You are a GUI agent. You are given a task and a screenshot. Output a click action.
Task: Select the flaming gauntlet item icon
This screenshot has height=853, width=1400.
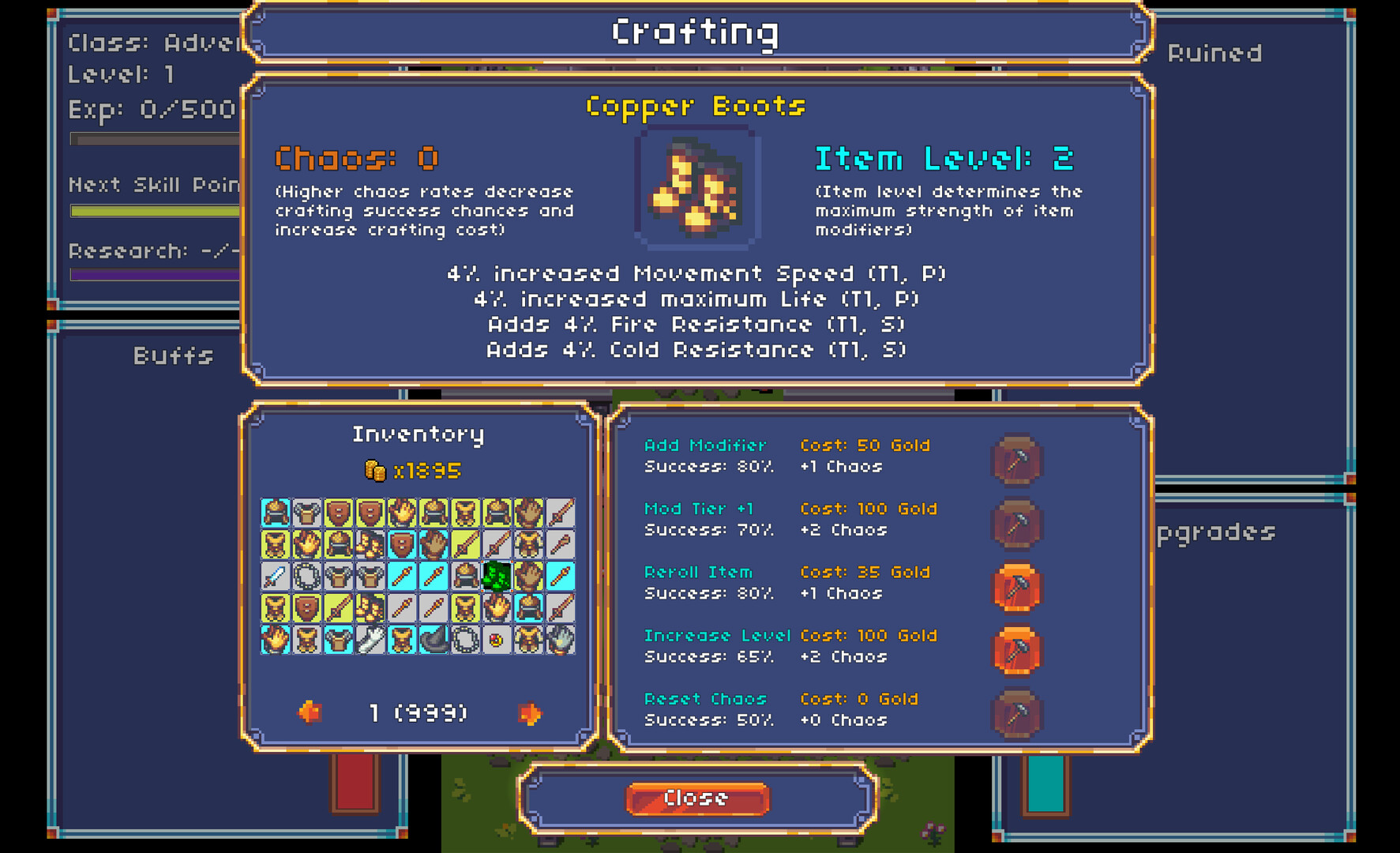click(276, 640)
